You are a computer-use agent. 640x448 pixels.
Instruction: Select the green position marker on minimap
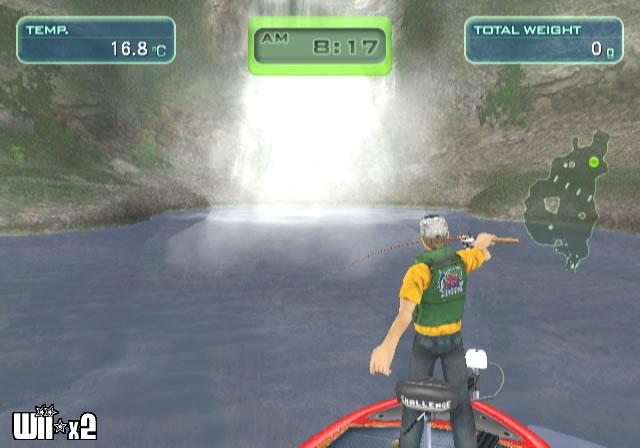coord(594,161)
